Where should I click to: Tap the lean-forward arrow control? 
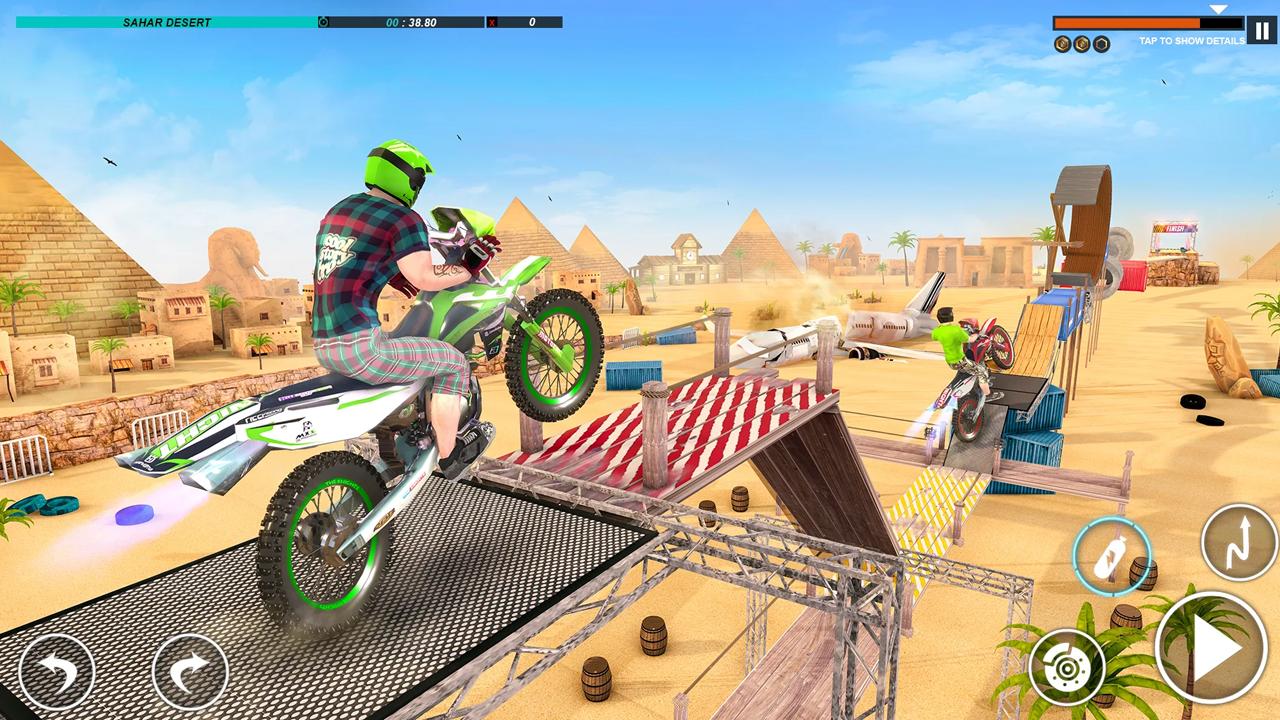pos(190,670)
